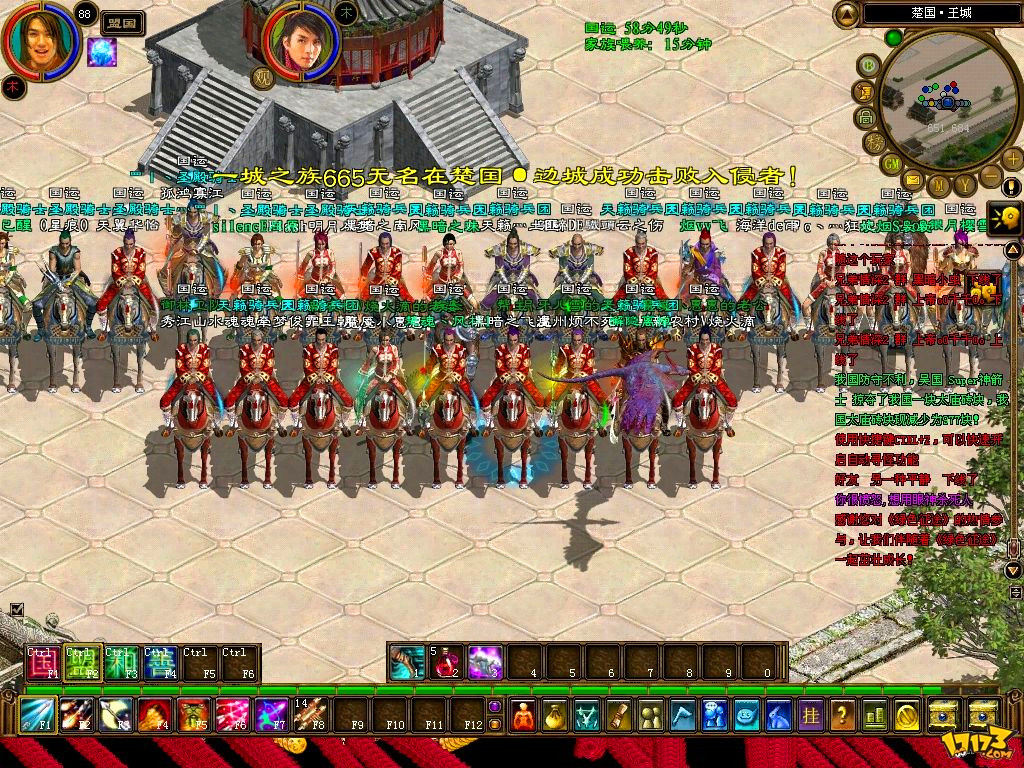Click the 盟国 allied nation button
Viewport: 1024px width, 768px height.
click(x=119, y=19)
